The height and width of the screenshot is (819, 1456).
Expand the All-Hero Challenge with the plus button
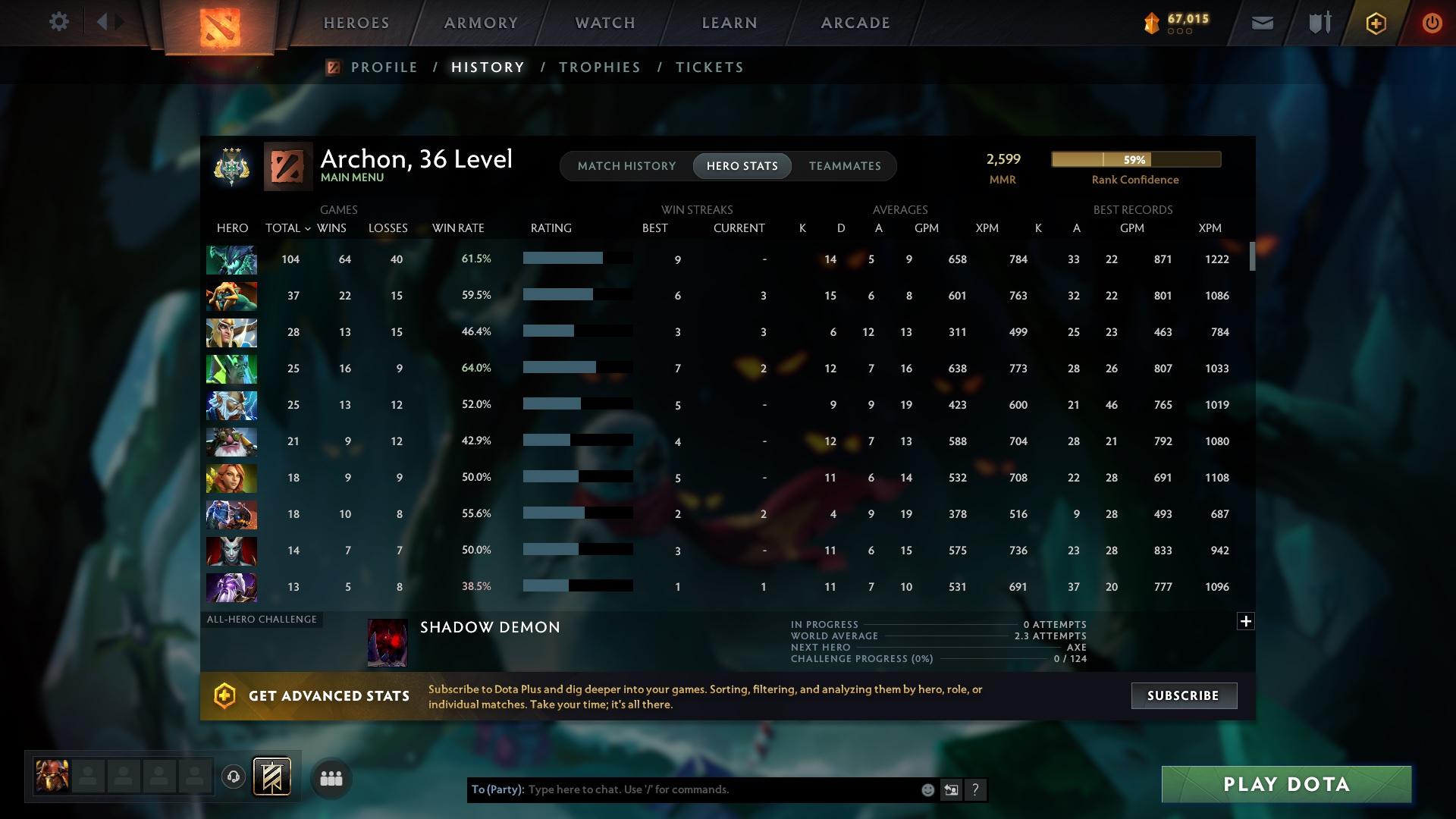[1245, 622]
